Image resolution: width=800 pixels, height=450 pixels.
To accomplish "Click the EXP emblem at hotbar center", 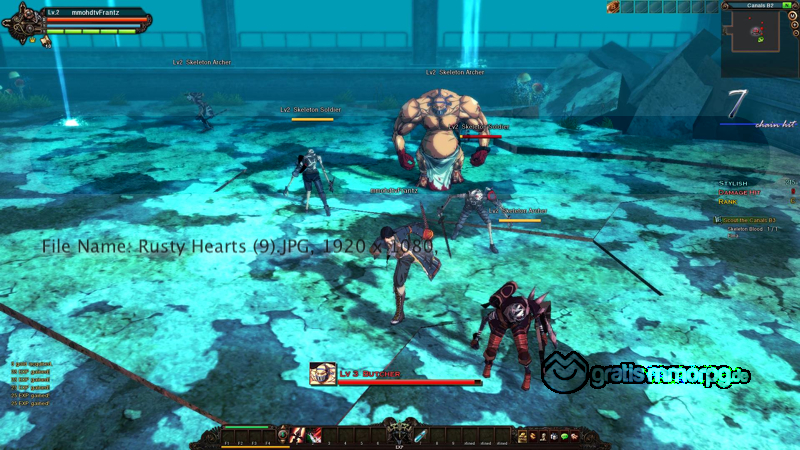I will pyautogui.click(x=399, y=435).
